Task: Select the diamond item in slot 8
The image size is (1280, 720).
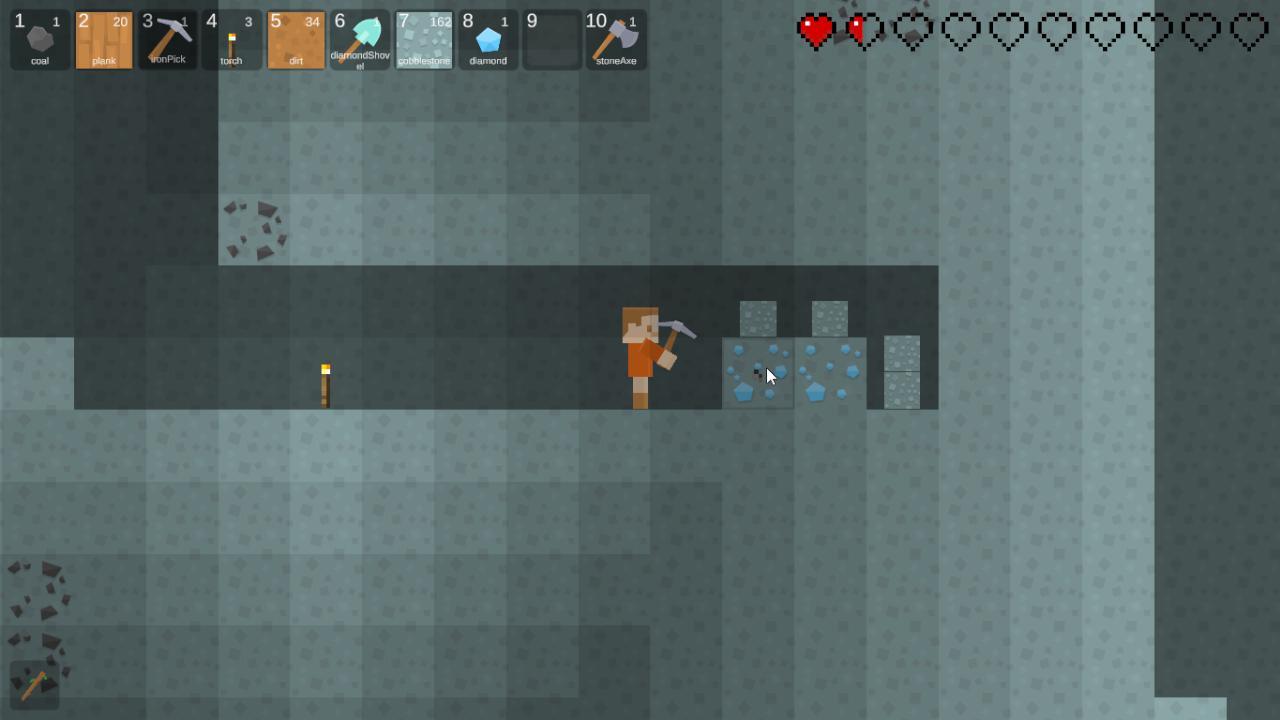Action: point(488,40)
